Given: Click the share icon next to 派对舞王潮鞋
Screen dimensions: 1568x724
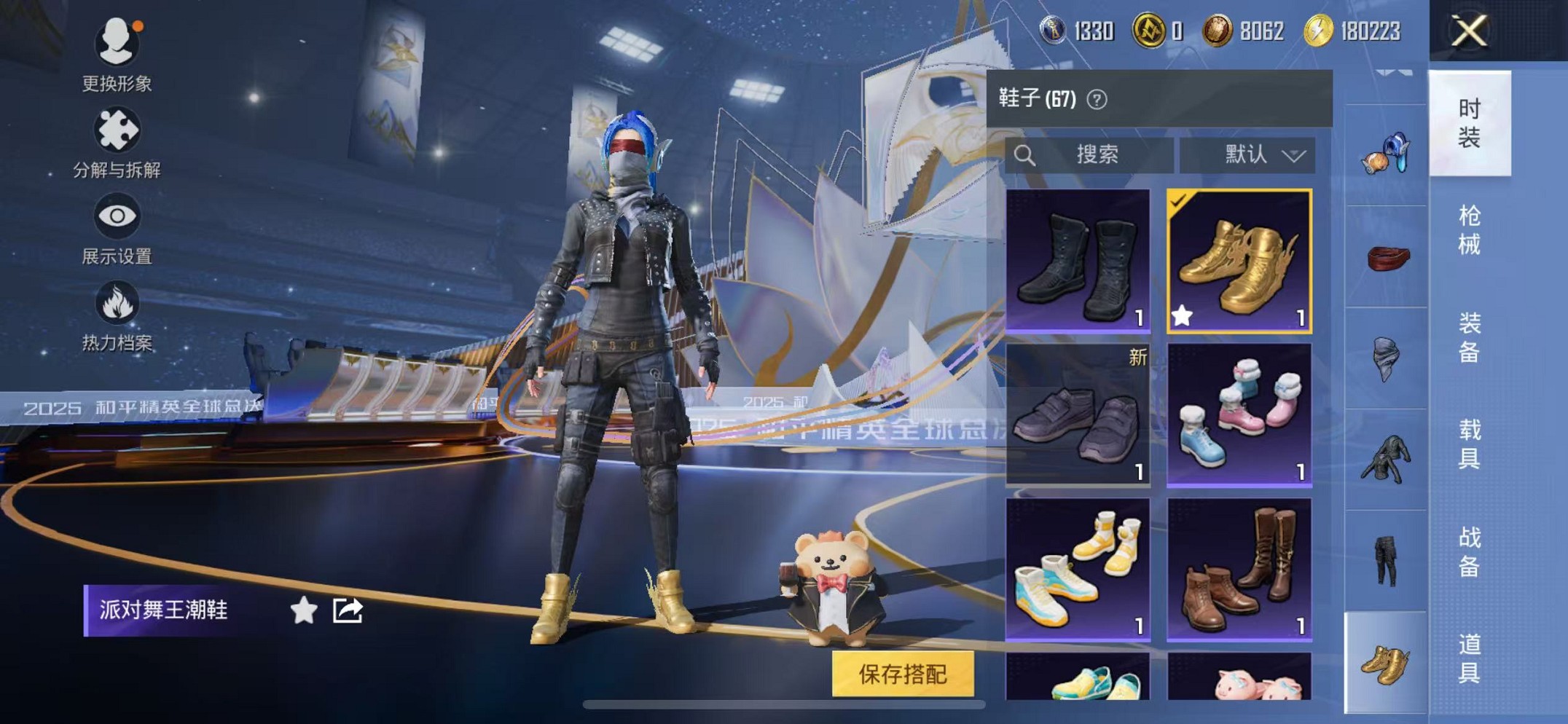Looking at the screenshot, I should (x=348, y=610).
